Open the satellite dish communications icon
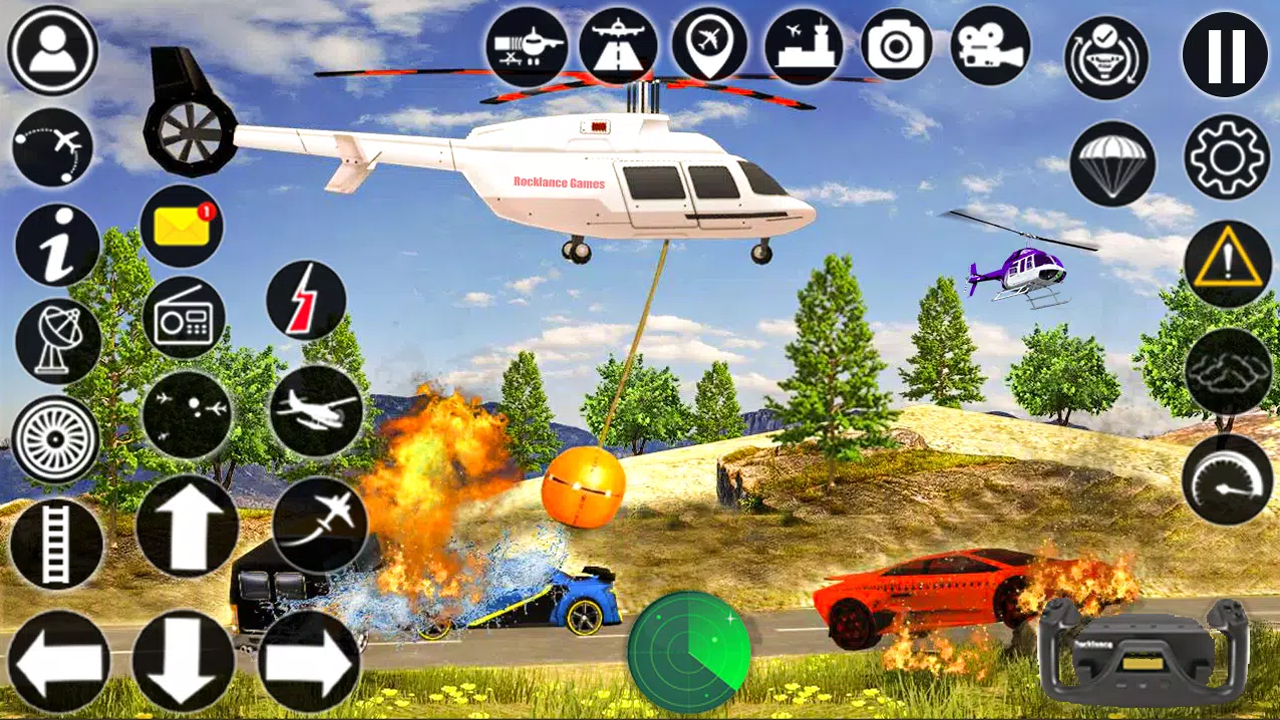The image size is (1280, 720). pos(55,338)
